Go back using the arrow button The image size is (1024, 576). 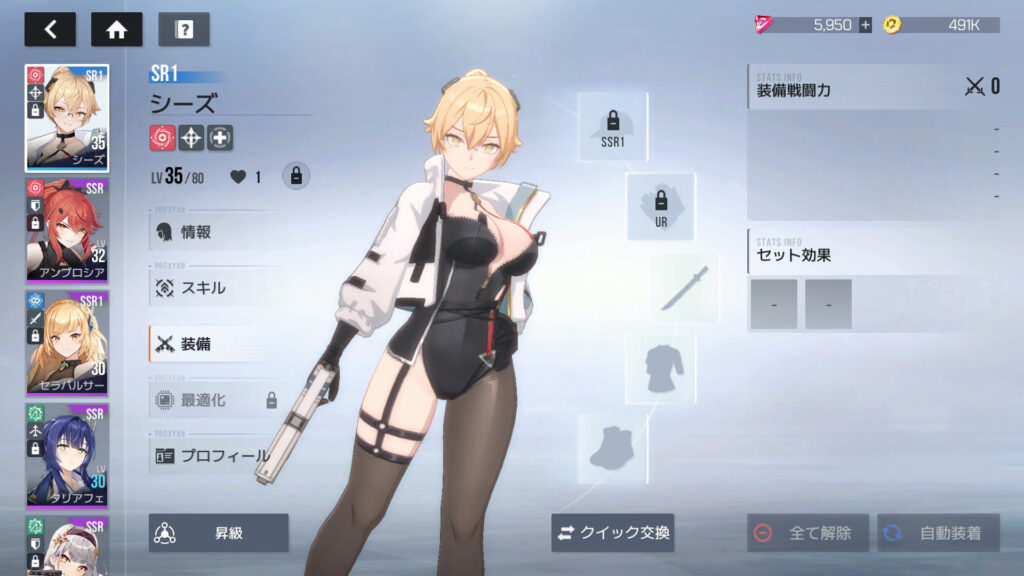point(50,29)
